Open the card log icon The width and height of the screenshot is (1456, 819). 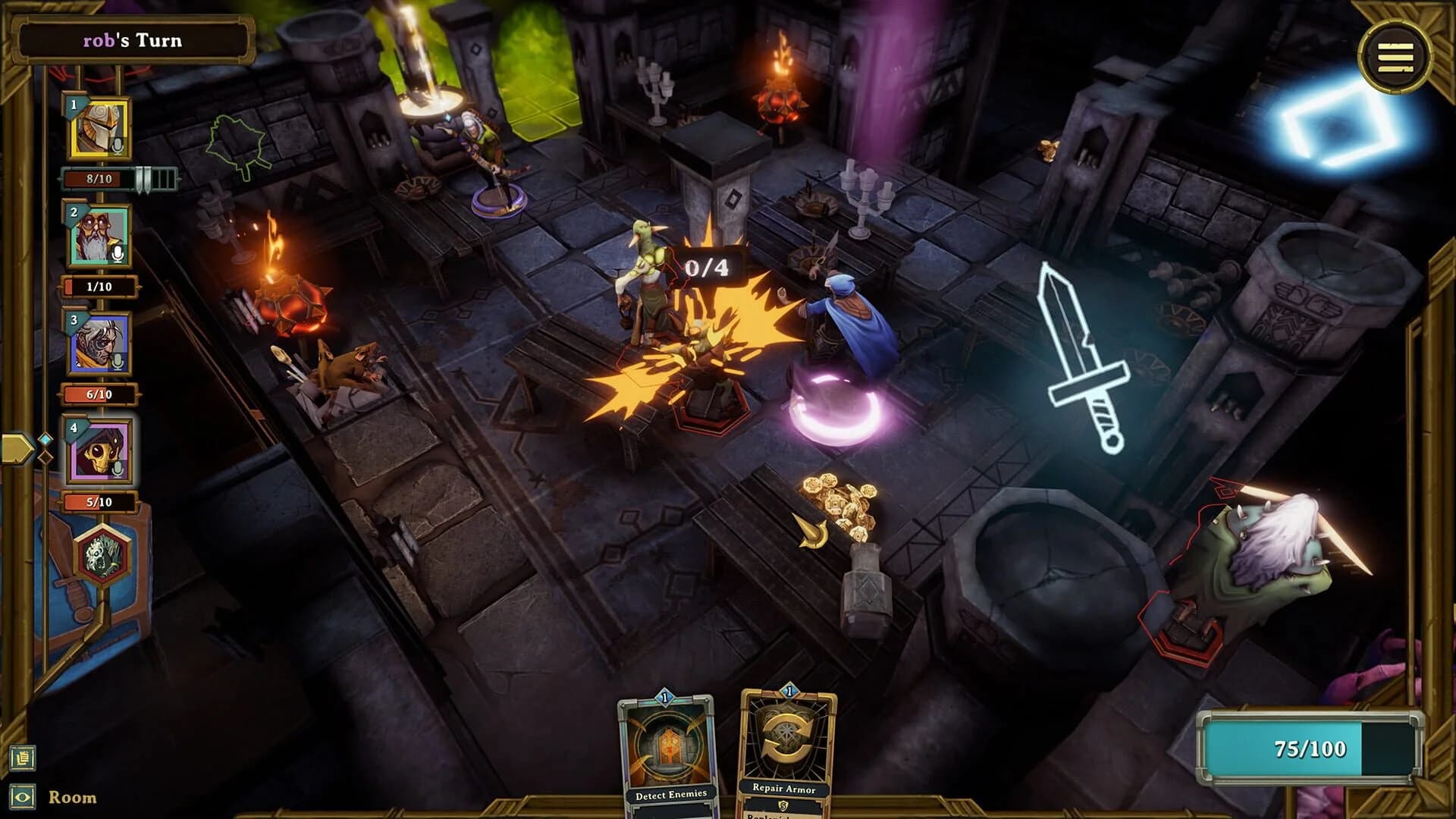(23, 757)
